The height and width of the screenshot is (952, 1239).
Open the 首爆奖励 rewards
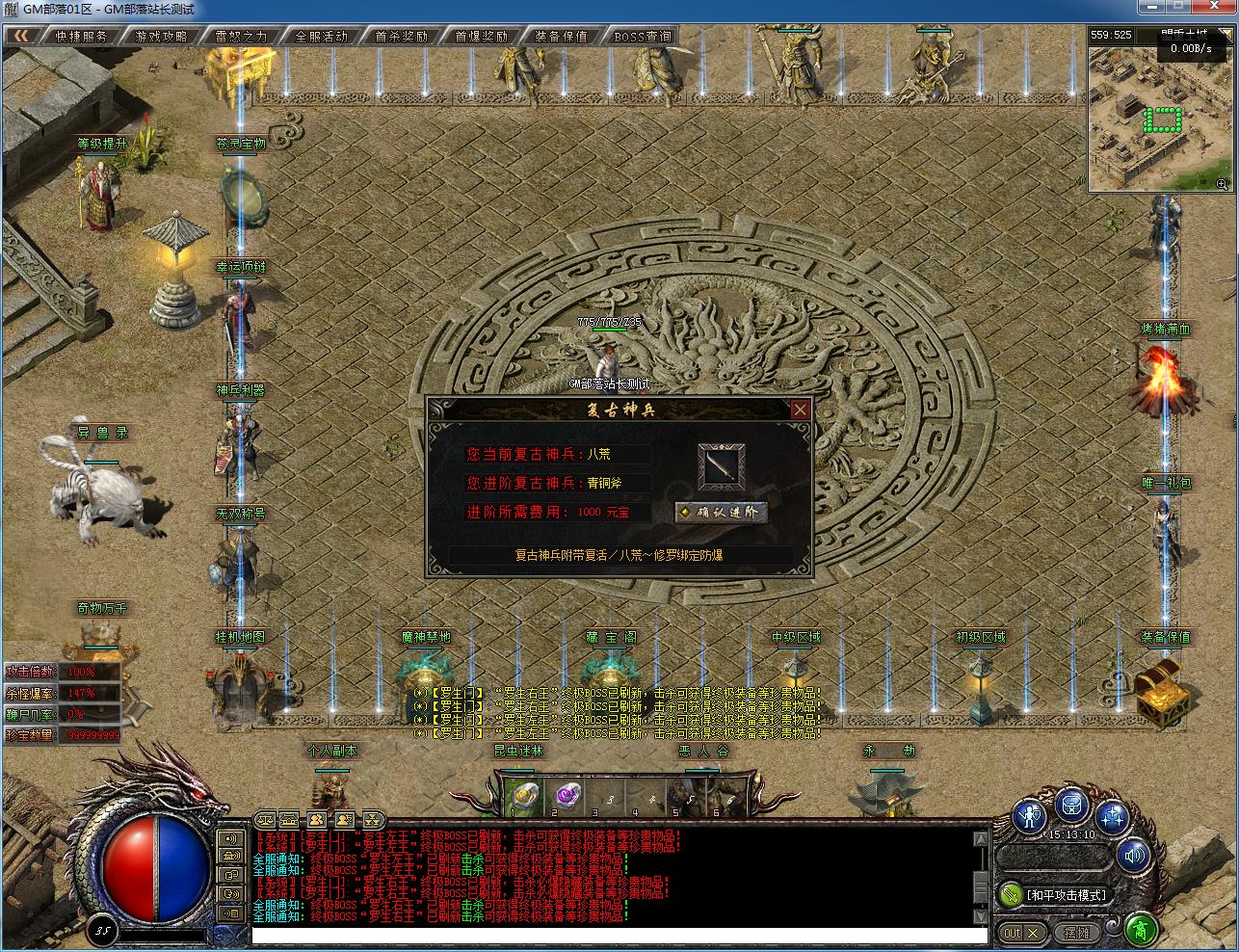481,37
